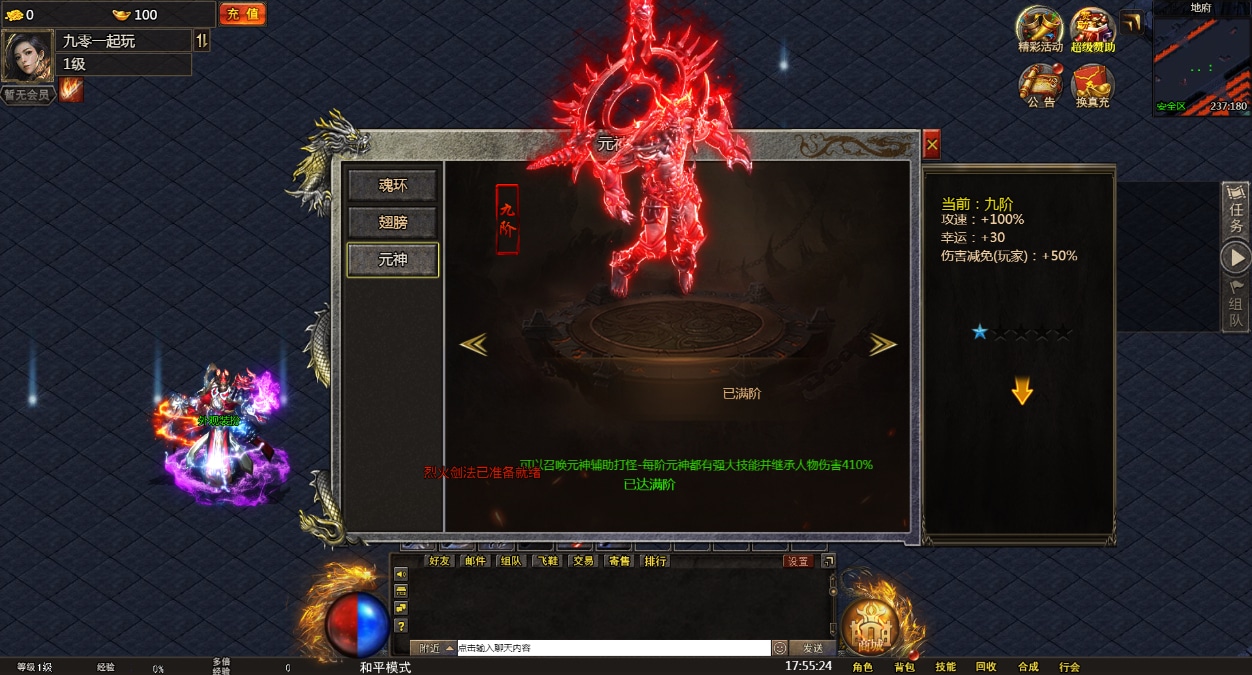
Task: Send the chat message with 发送
Action: point(813,648)
